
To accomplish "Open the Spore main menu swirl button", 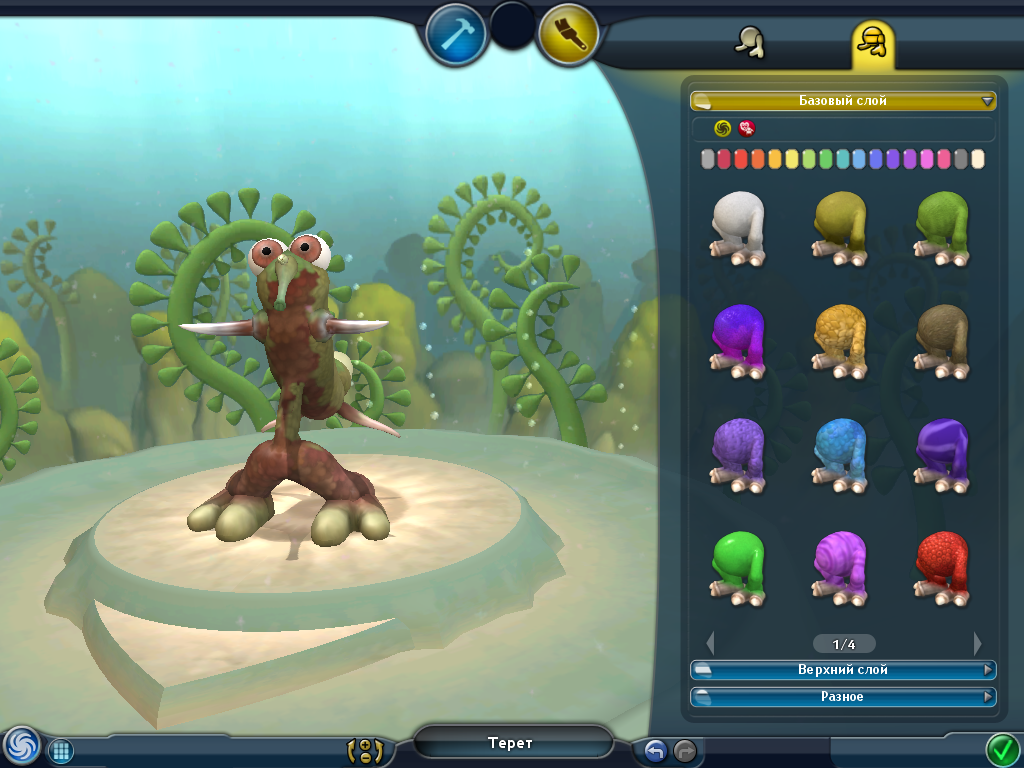I will coord(20,746).
